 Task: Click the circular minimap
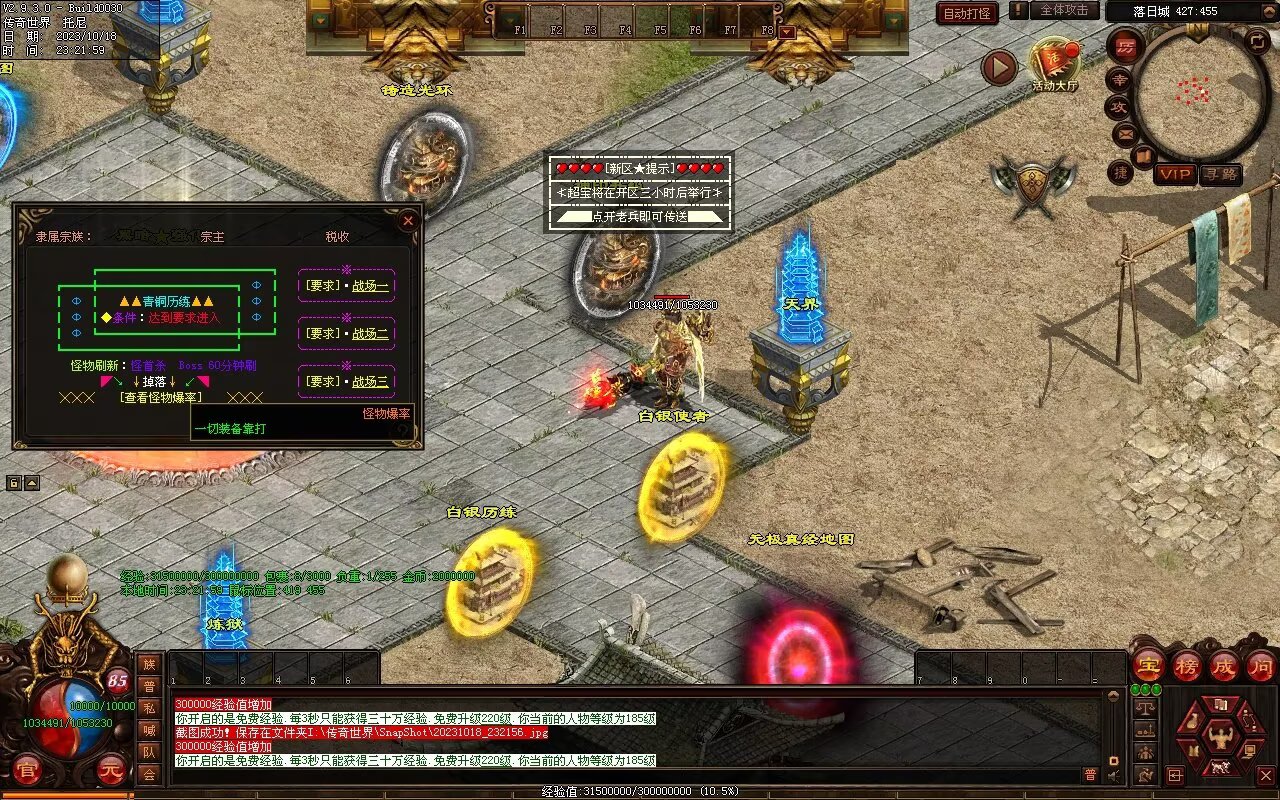[x=1200, y=88]
